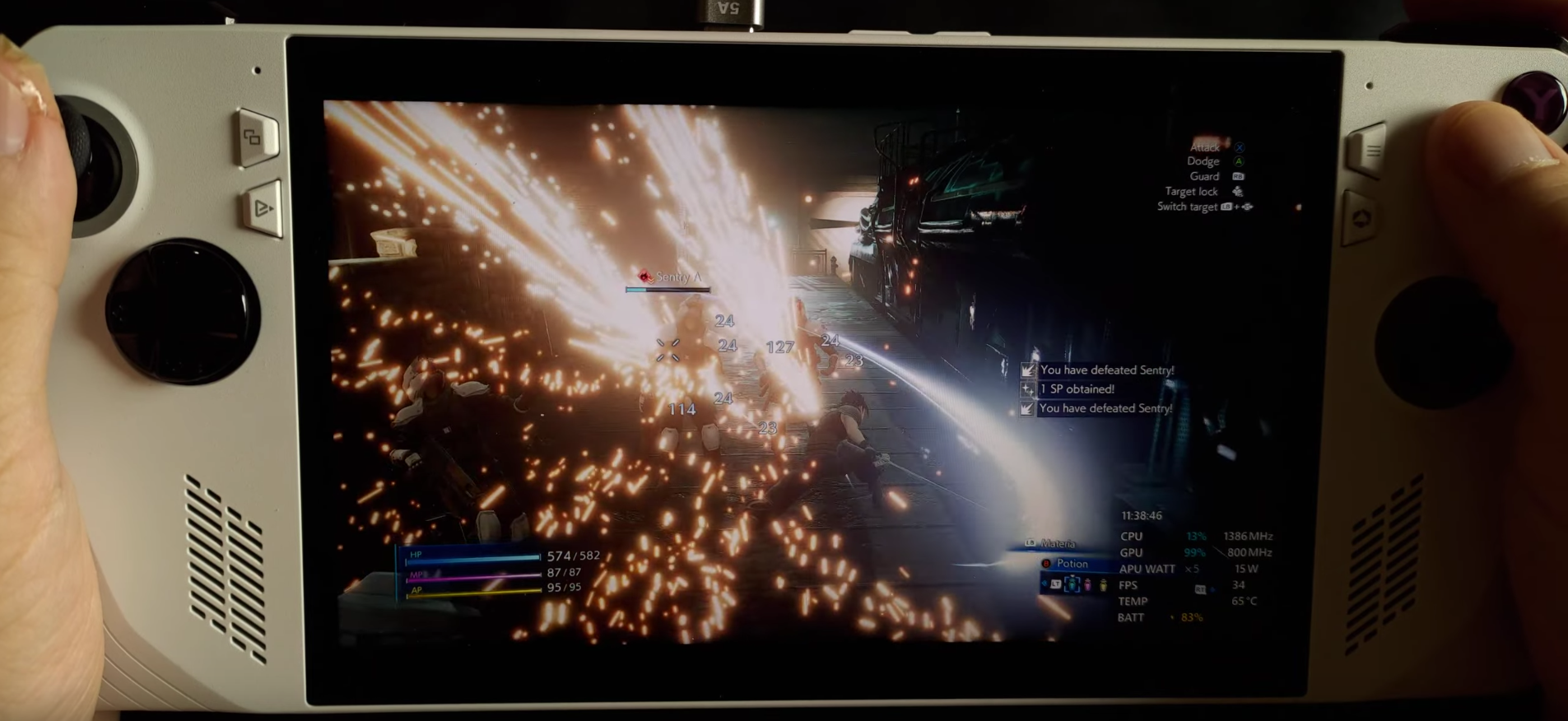The width and height of the screenshot is (1568, 721).
Task: Toggle the Target lock stick icon
Action: point(1238,192)
